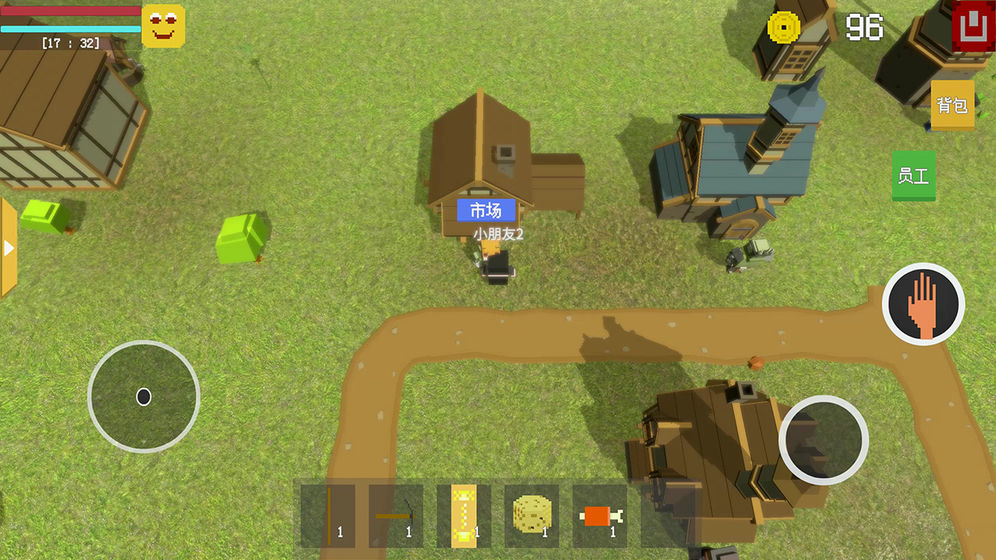Expand the yellow side panel arrow

tap(9, 247)
